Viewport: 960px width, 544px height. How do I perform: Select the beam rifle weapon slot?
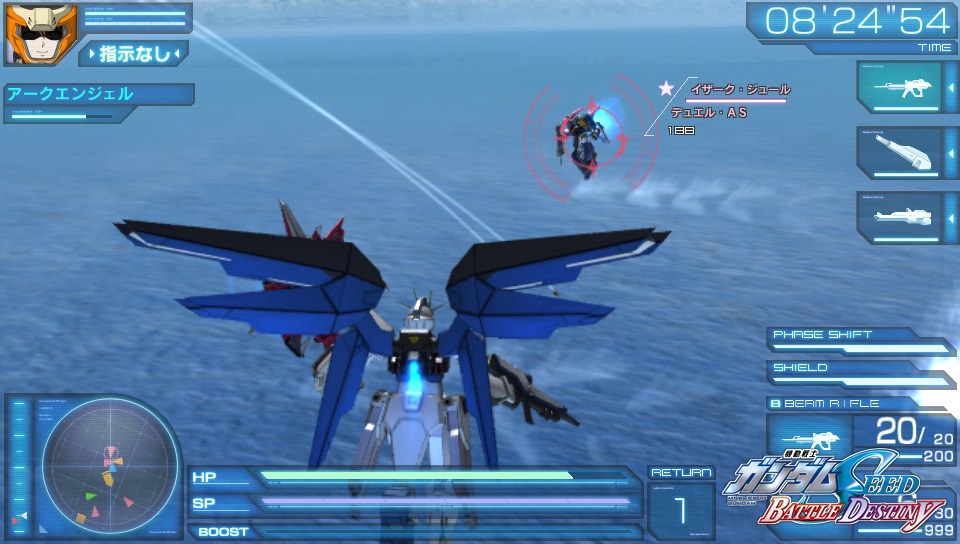(x=899, y=88)
